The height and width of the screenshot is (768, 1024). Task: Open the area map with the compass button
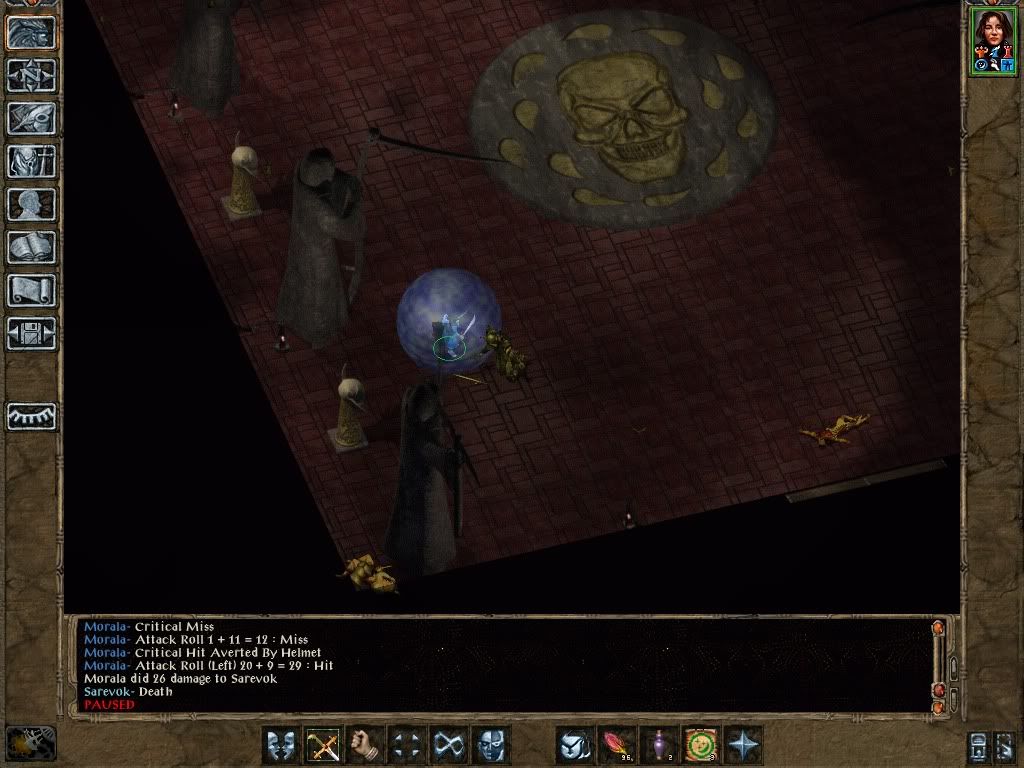coord(32,75)
